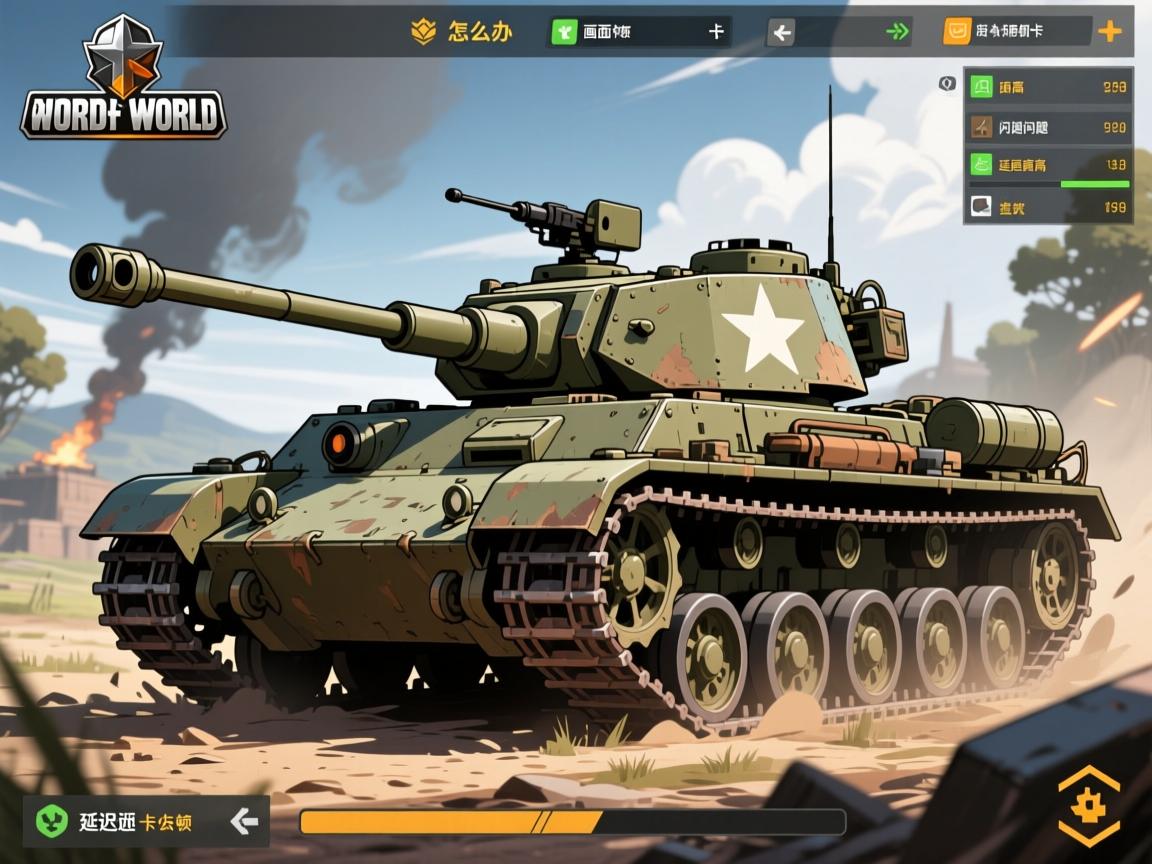Add currency with the orange plus button
The width and height of the screenshot is (1152, 864).
coord(1109,32)
